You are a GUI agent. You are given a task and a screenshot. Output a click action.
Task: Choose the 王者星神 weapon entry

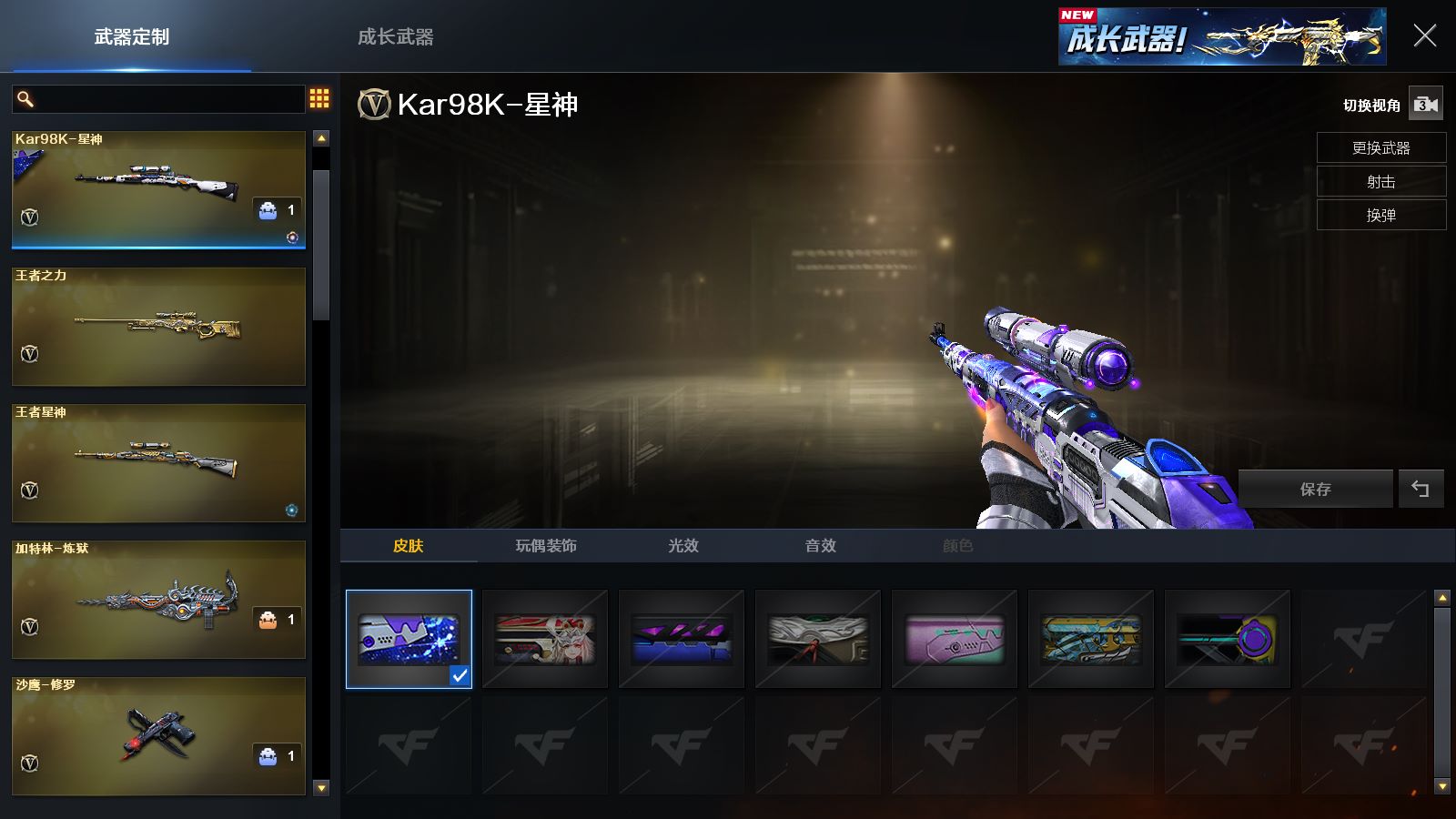[x=158, y=463]
